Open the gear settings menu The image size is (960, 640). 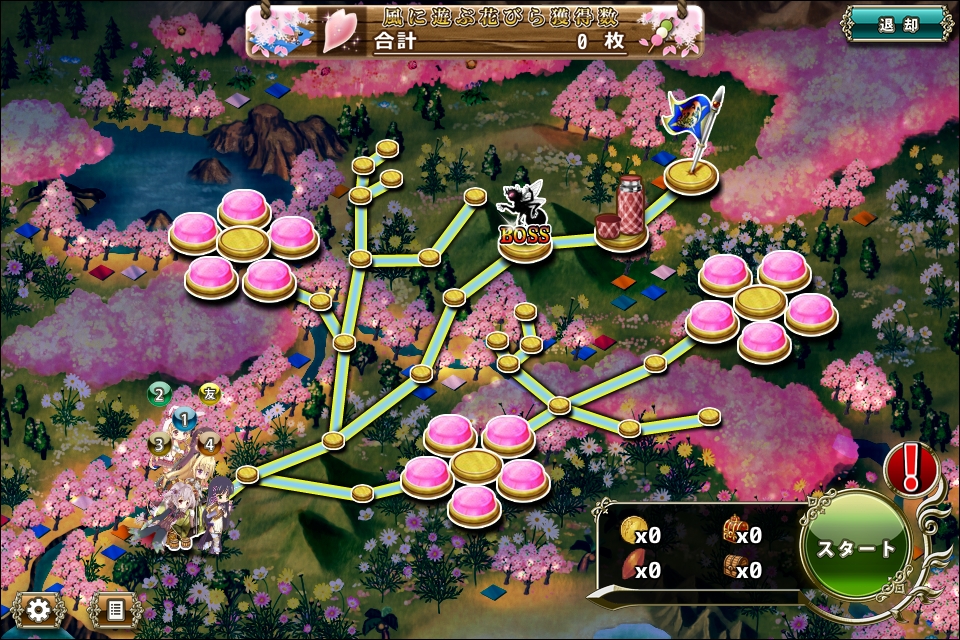[x=38, y=609]
